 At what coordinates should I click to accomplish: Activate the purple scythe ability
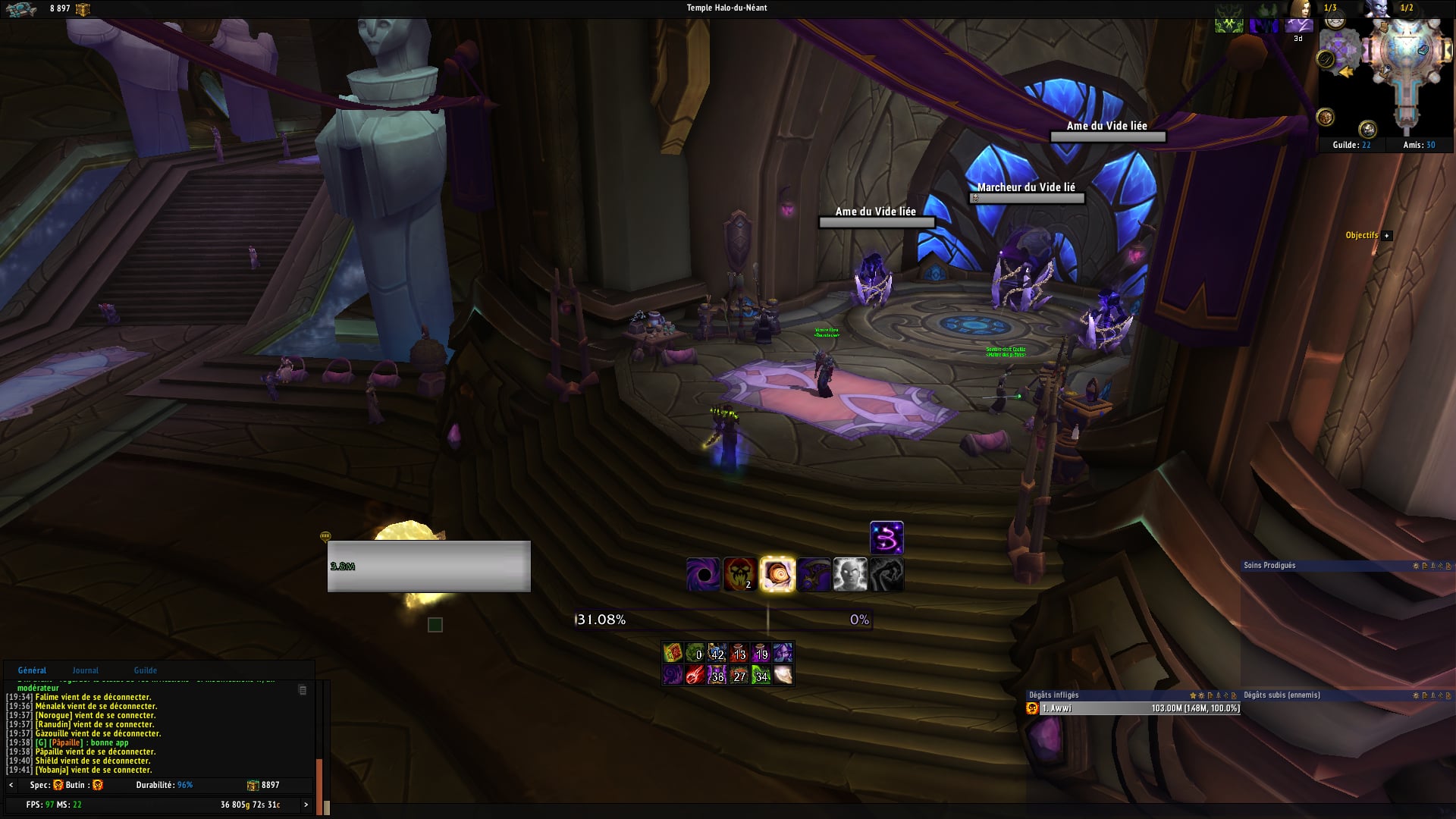[x=814, y=574]
